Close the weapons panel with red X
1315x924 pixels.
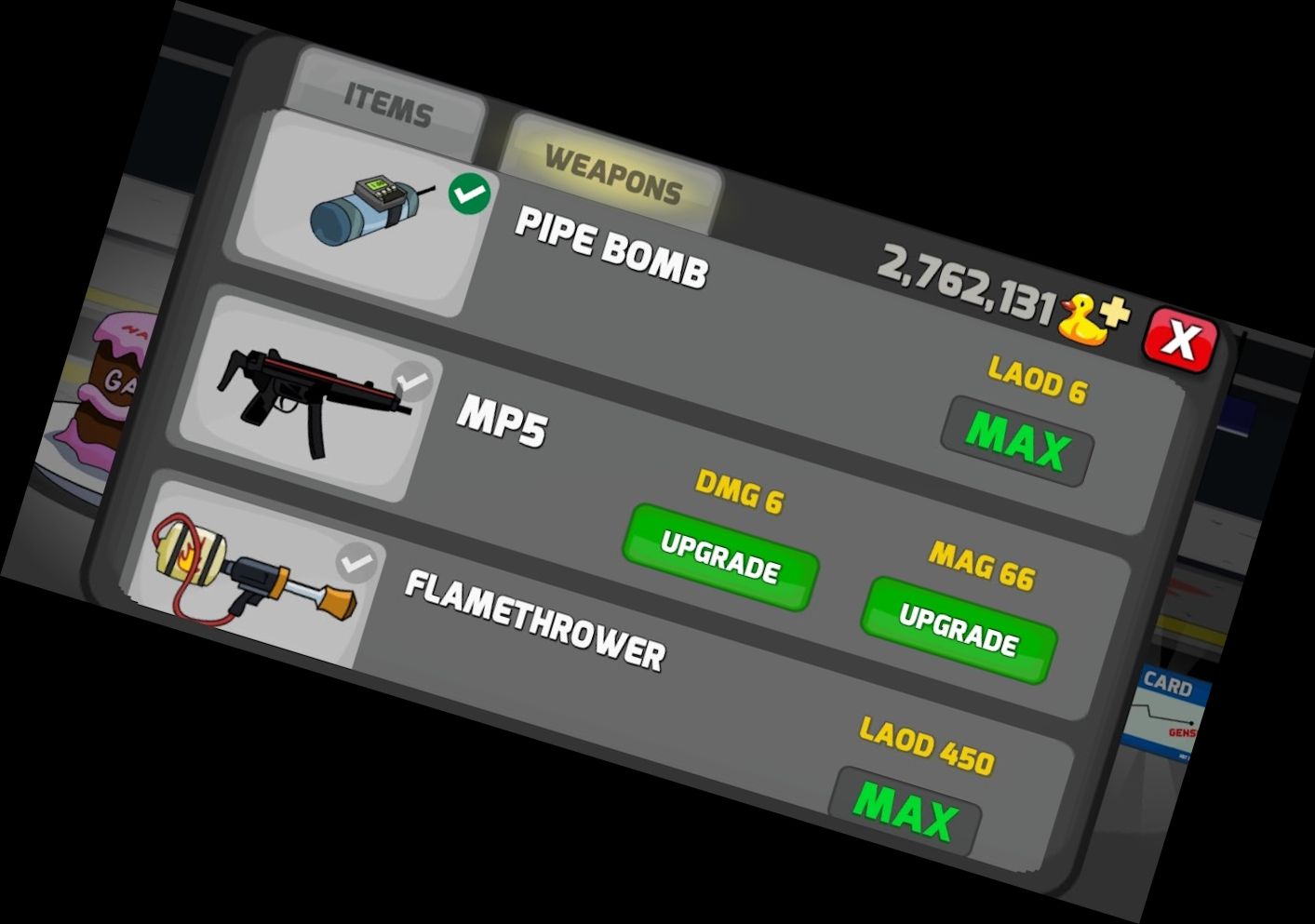[x=1180, y=340]
